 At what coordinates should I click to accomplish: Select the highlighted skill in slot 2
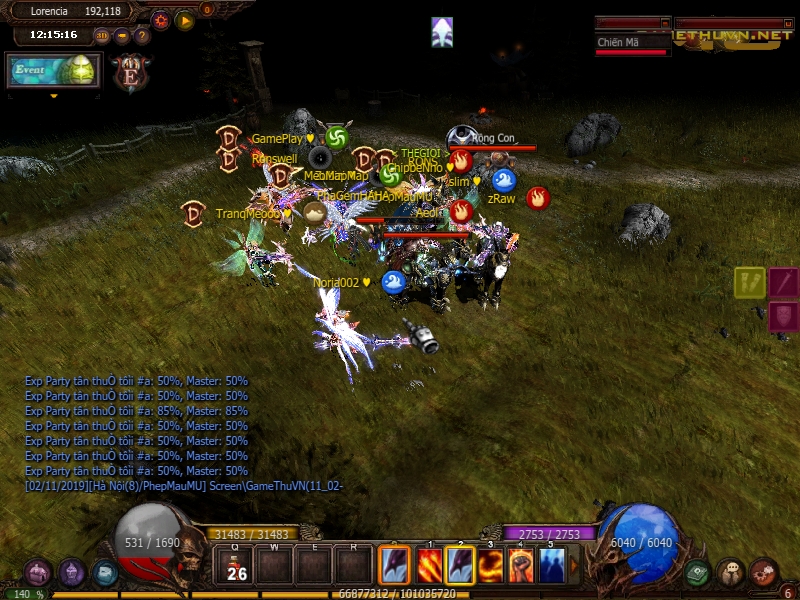[x=460, y=565]
